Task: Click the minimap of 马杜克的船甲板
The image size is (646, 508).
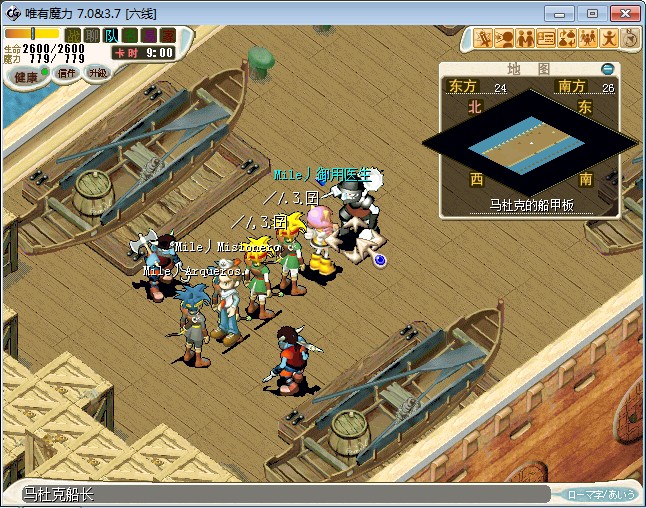Action: click(x=530, y=145)
